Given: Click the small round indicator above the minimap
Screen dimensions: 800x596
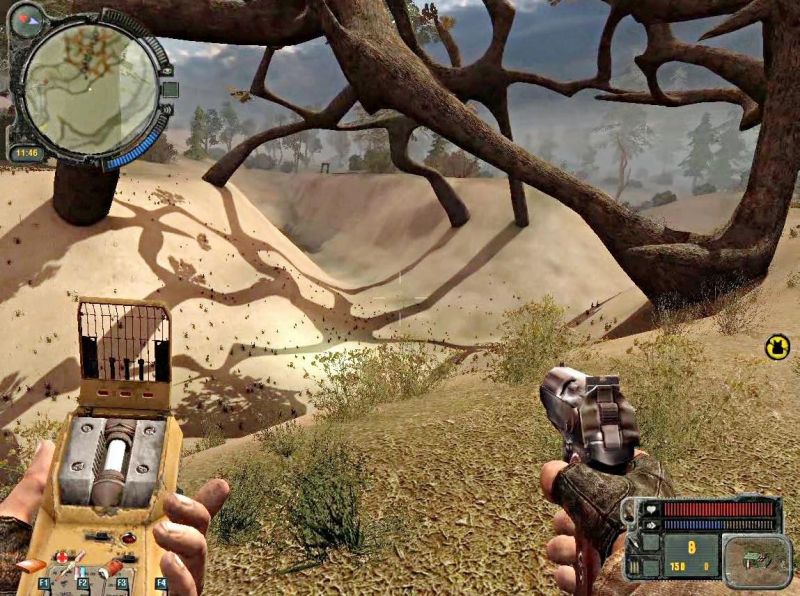Looking at the screenshot, I should click(25, 16).
